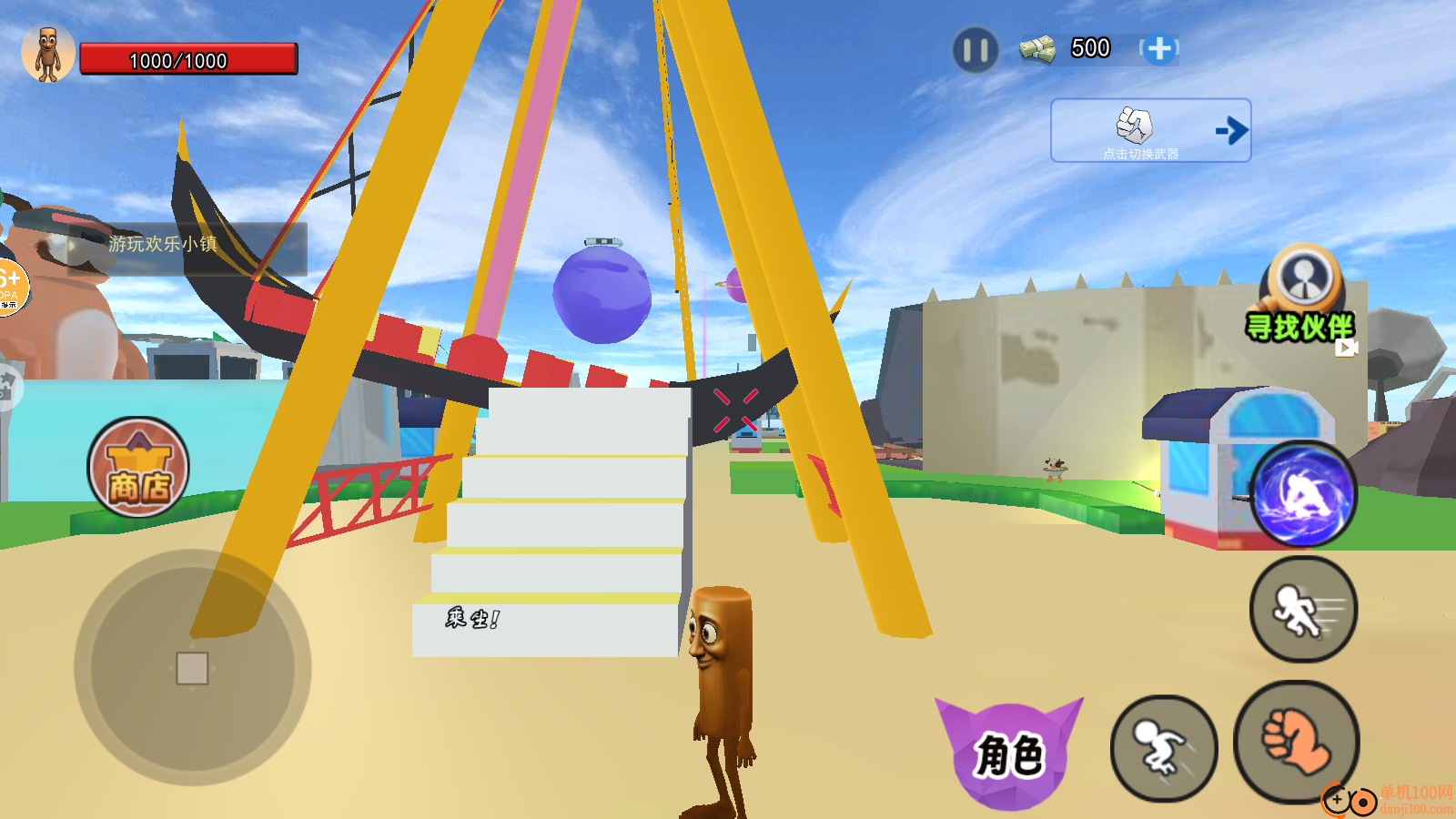Image resolution: width=1456 pixels, height=819 pixels.
Task: Open the 角色 character menu
Action: (1009, 753)
